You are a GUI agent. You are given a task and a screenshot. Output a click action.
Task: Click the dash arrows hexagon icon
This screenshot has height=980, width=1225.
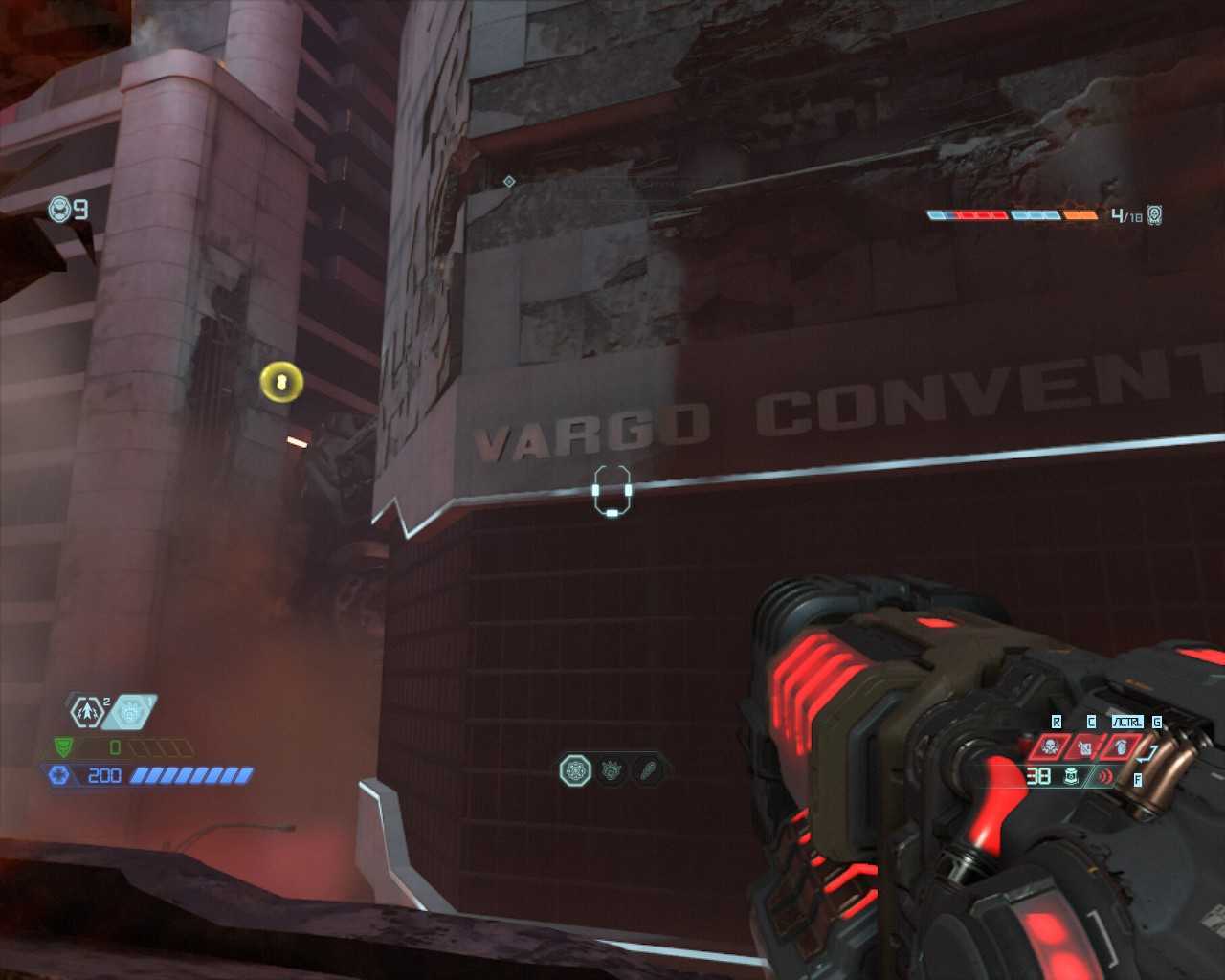[86, 712]
